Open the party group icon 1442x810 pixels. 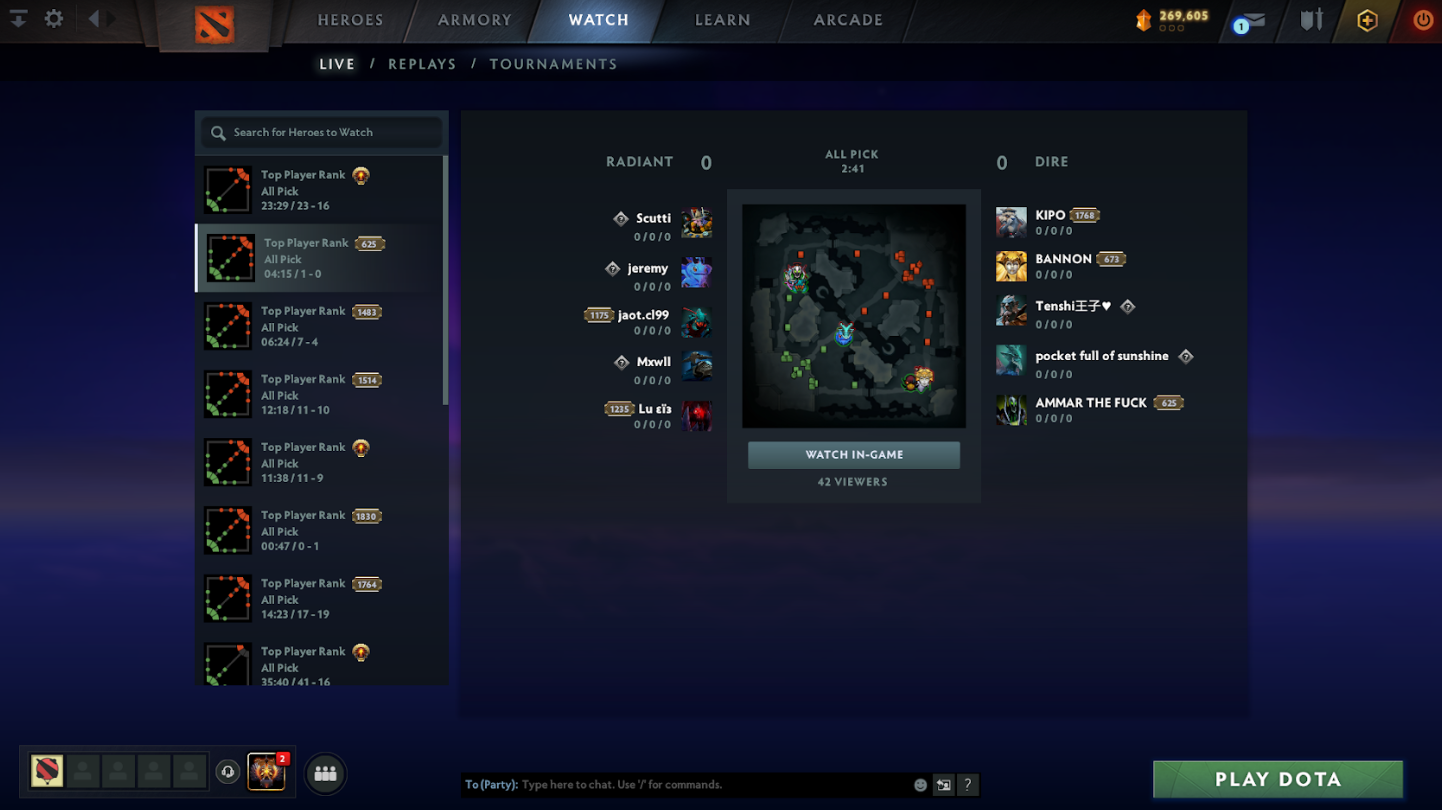[x=325, y=773]
